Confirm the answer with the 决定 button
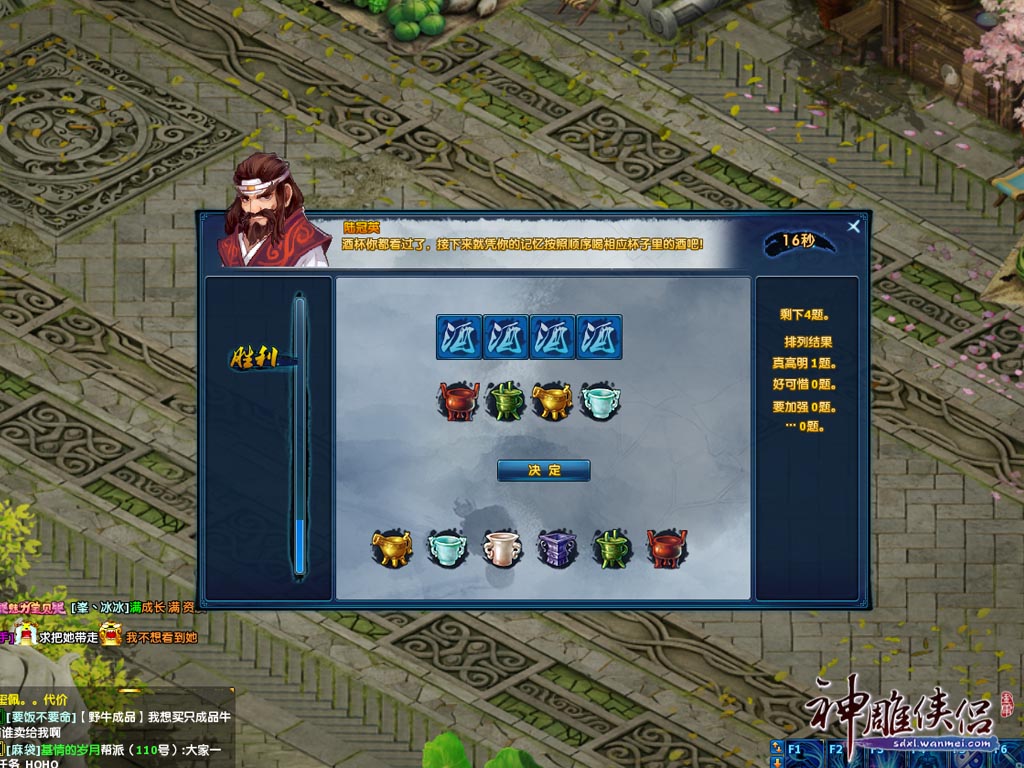Viewport: 1024px width, 768px height. 543,470
